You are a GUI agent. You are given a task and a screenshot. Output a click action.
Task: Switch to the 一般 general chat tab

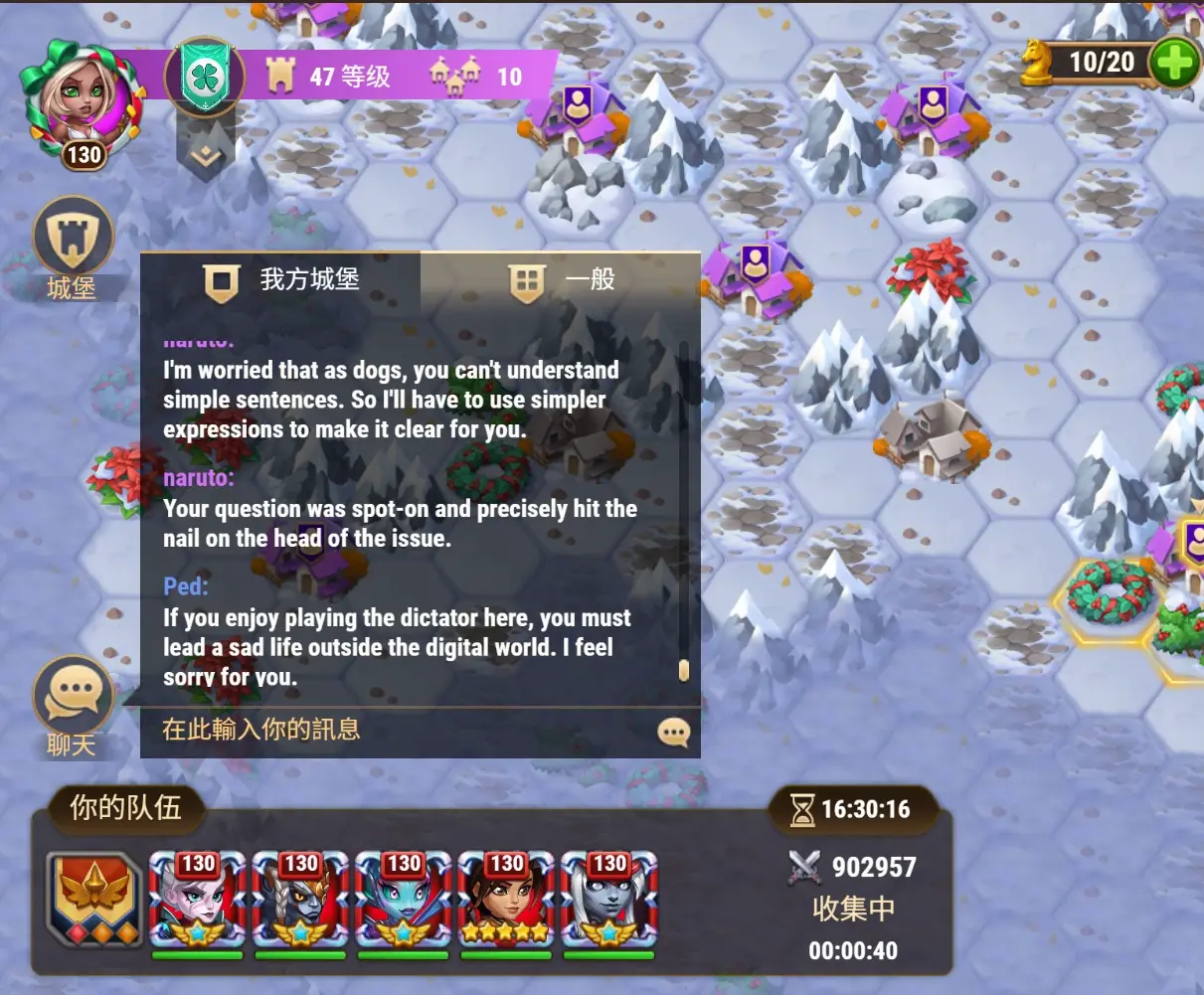click(x=562, y=280)
